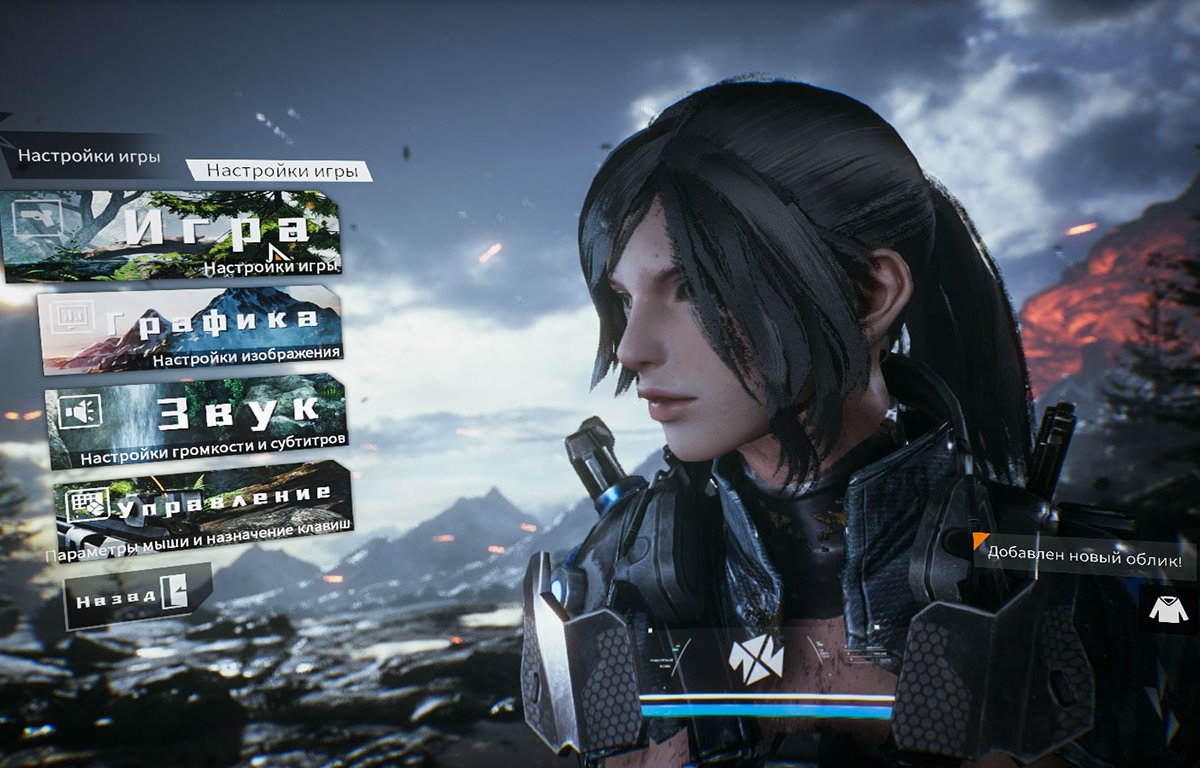The image size is (1200, 768).
Task: Open the Игра game settings
Action: tap(172, 236)
